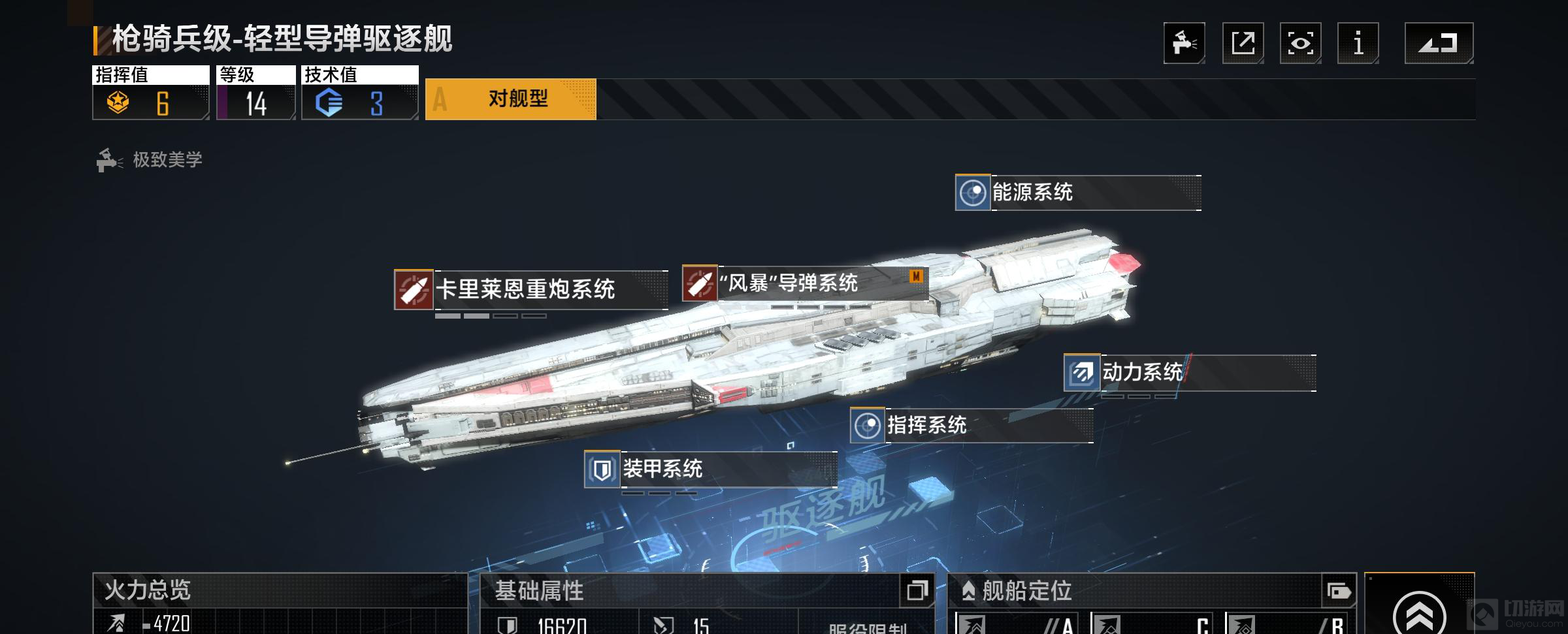Select the external share icon near top right
The width and height of the screenshot is (1568, 634).
tap(1245, 42)
